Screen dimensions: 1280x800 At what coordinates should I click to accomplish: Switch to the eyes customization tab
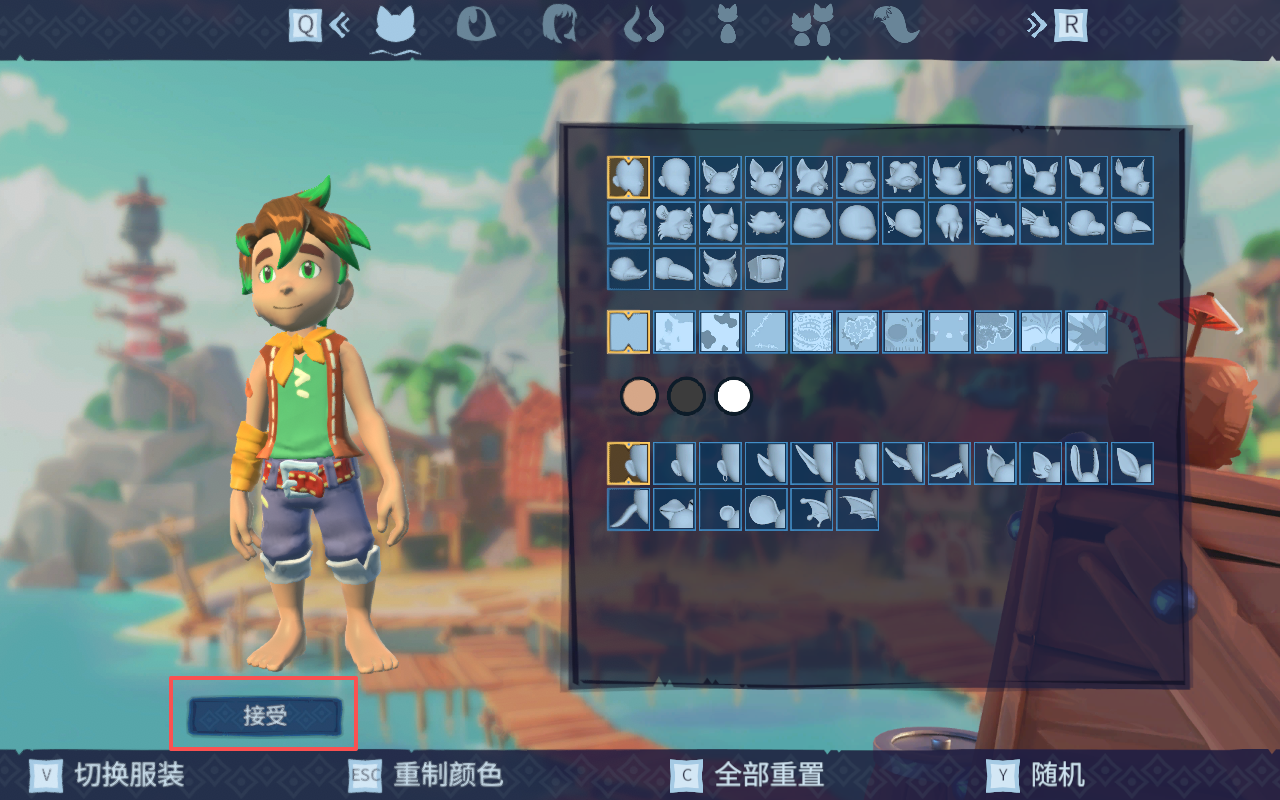(x=476, y=25)
